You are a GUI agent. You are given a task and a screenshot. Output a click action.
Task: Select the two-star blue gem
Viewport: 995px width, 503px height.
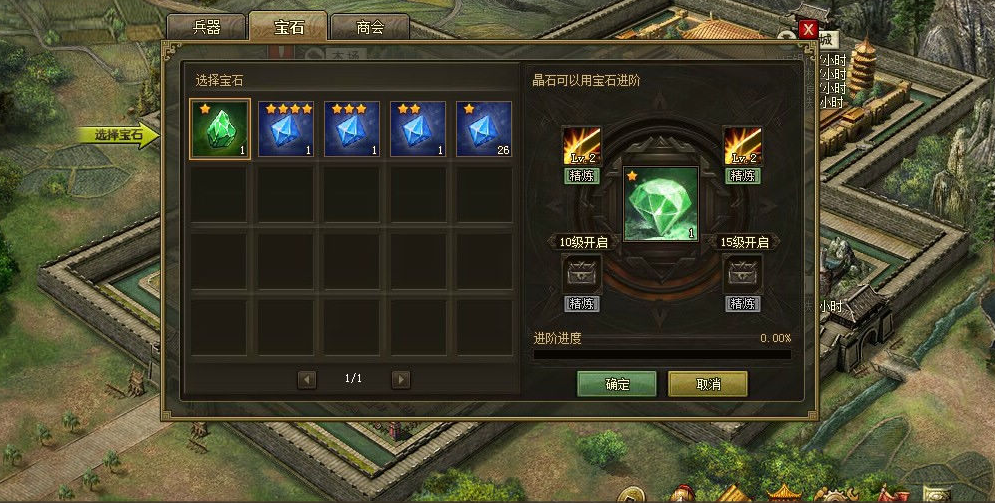coord(418,129)
